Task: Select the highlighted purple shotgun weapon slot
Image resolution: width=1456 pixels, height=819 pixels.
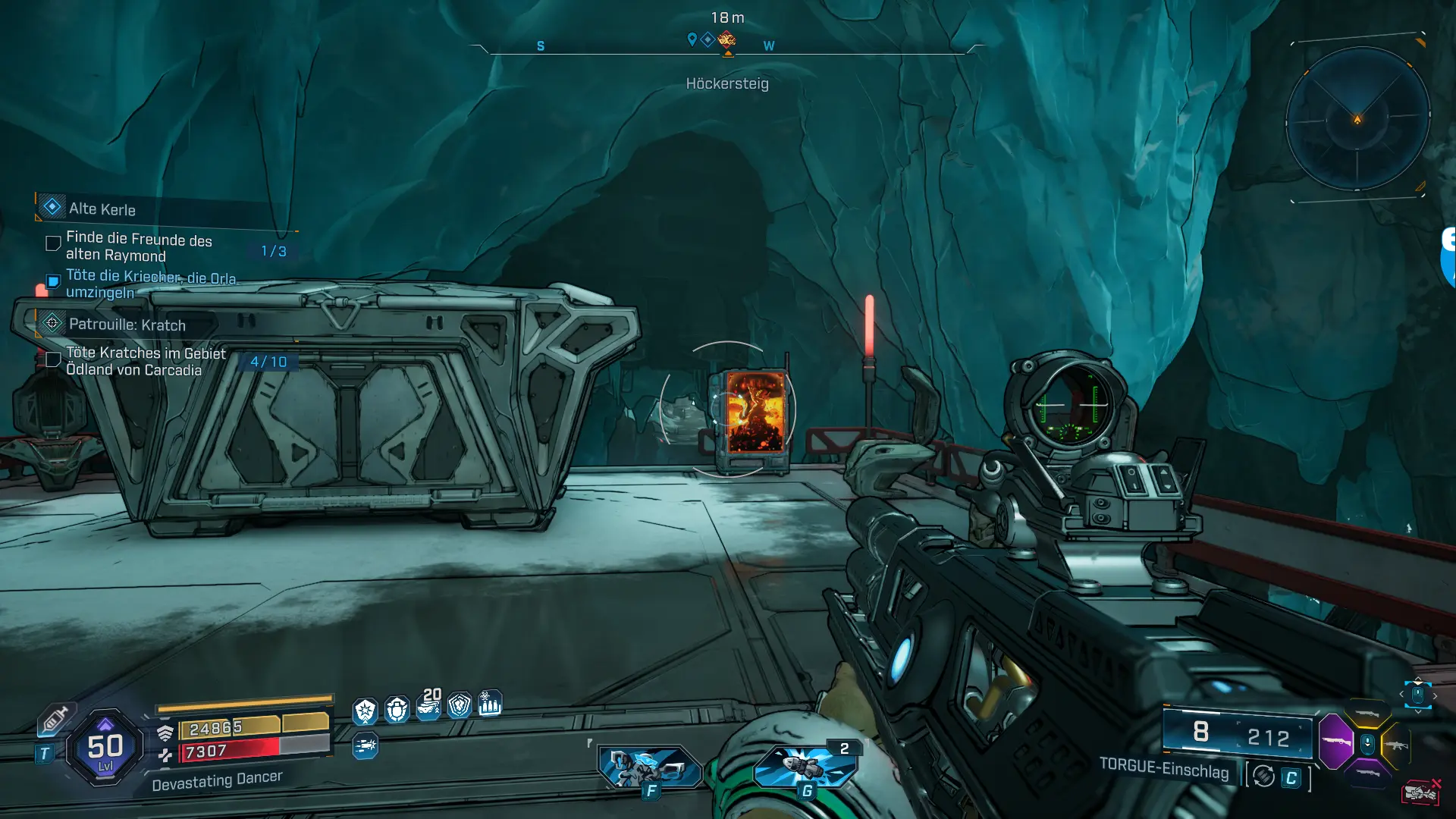Action: [1336, 741]
